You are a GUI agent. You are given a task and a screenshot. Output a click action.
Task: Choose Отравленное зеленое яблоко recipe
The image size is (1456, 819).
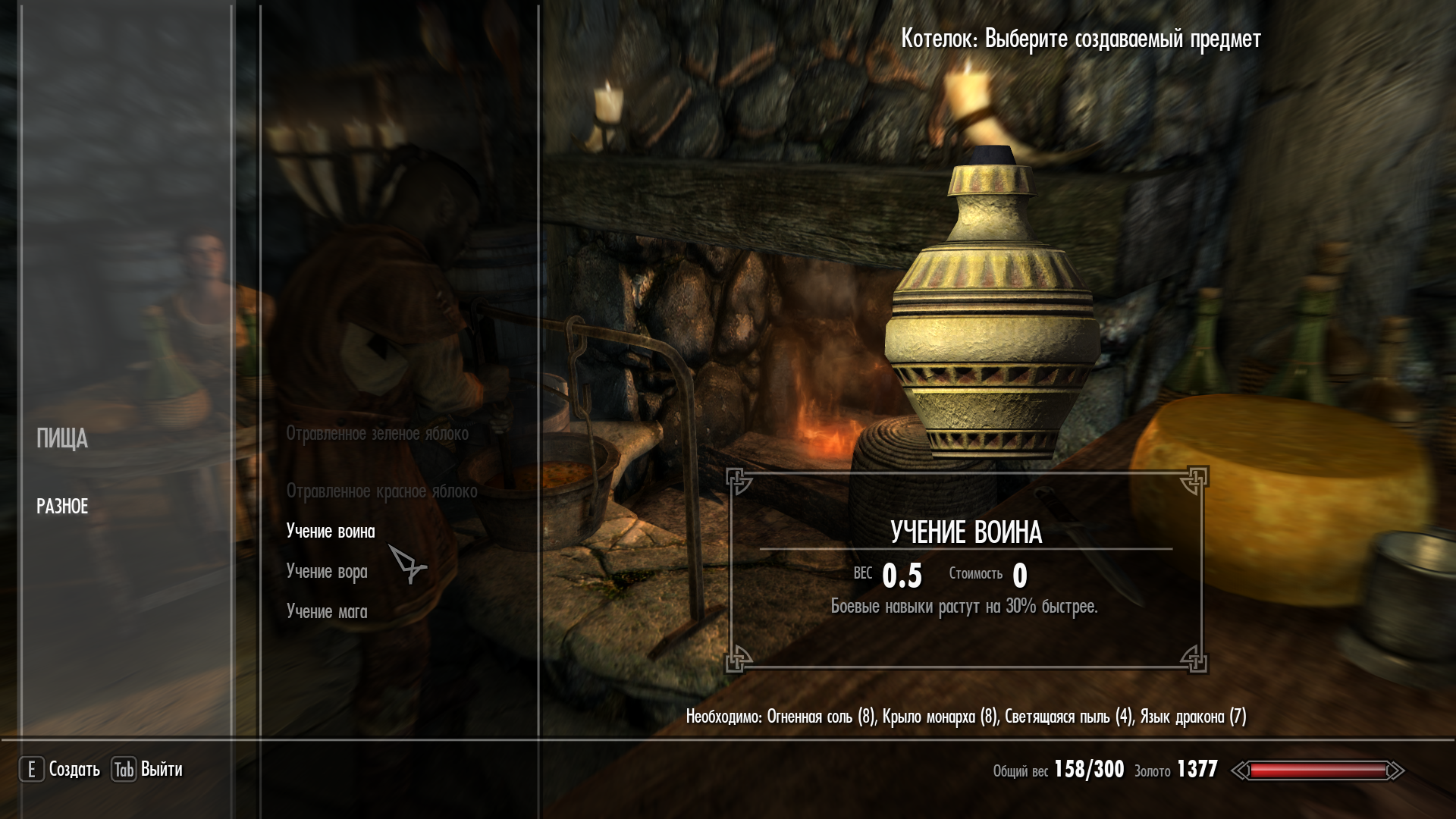pyautogui.click(x=377, y=434)
